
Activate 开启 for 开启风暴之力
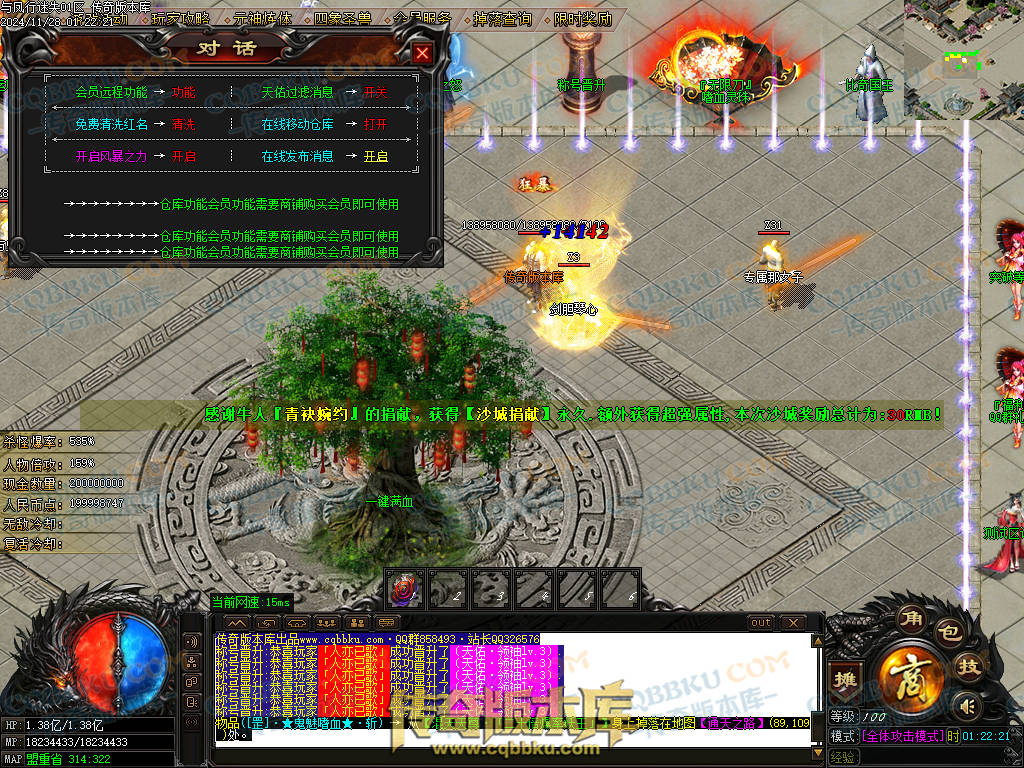click(184, 157)
